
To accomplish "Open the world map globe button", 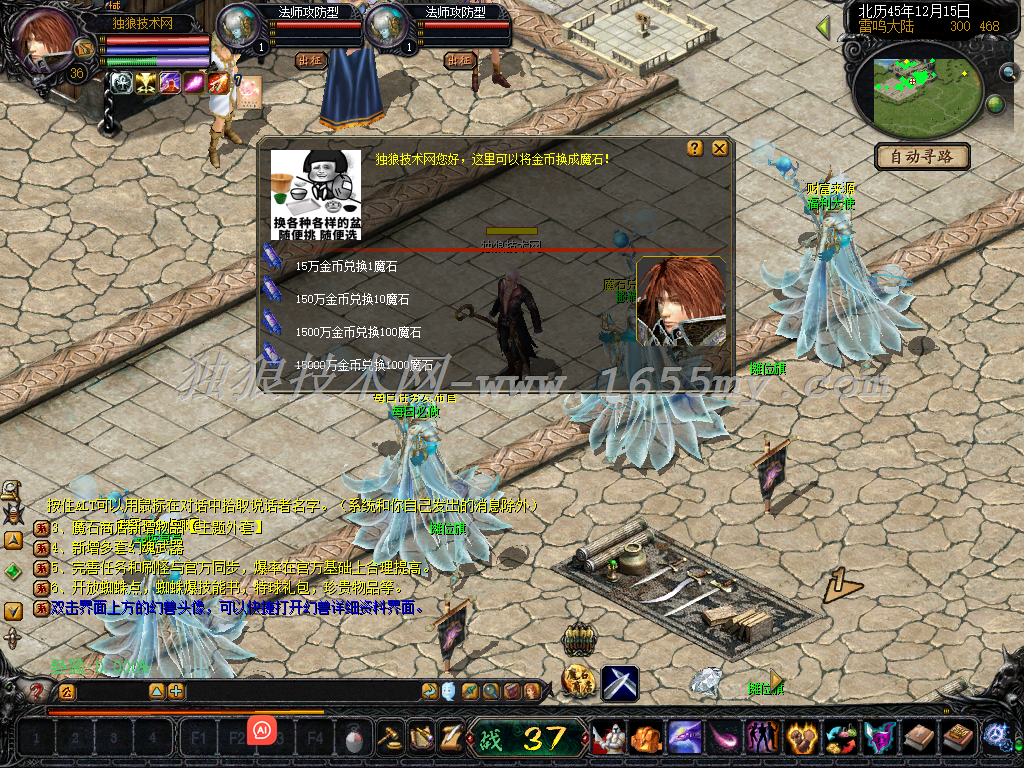I will pos(996,104).
